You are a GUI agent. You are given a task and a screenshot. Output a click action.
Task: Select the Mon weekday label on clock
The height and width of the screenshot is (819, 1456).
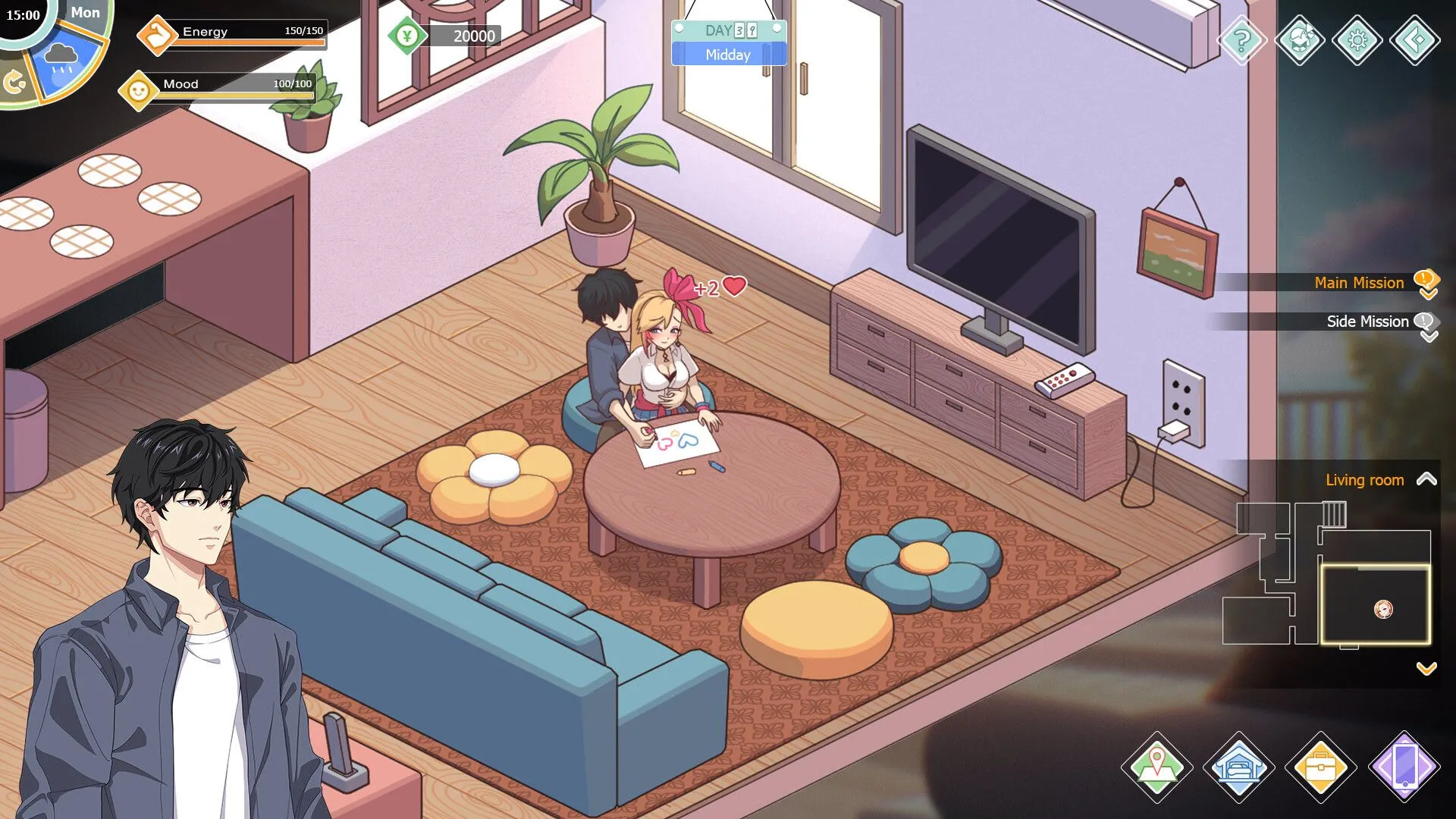coord(86,12)
